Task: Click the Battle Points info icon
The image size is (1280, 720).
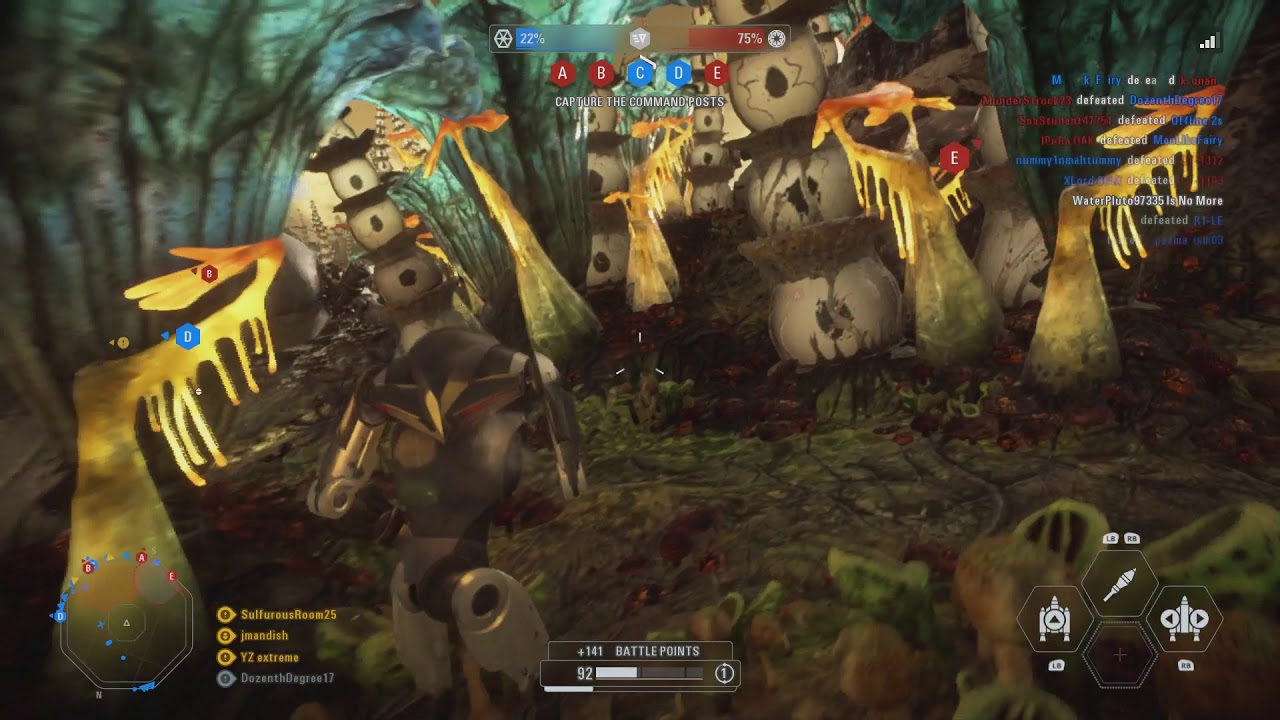Action: 724,674
